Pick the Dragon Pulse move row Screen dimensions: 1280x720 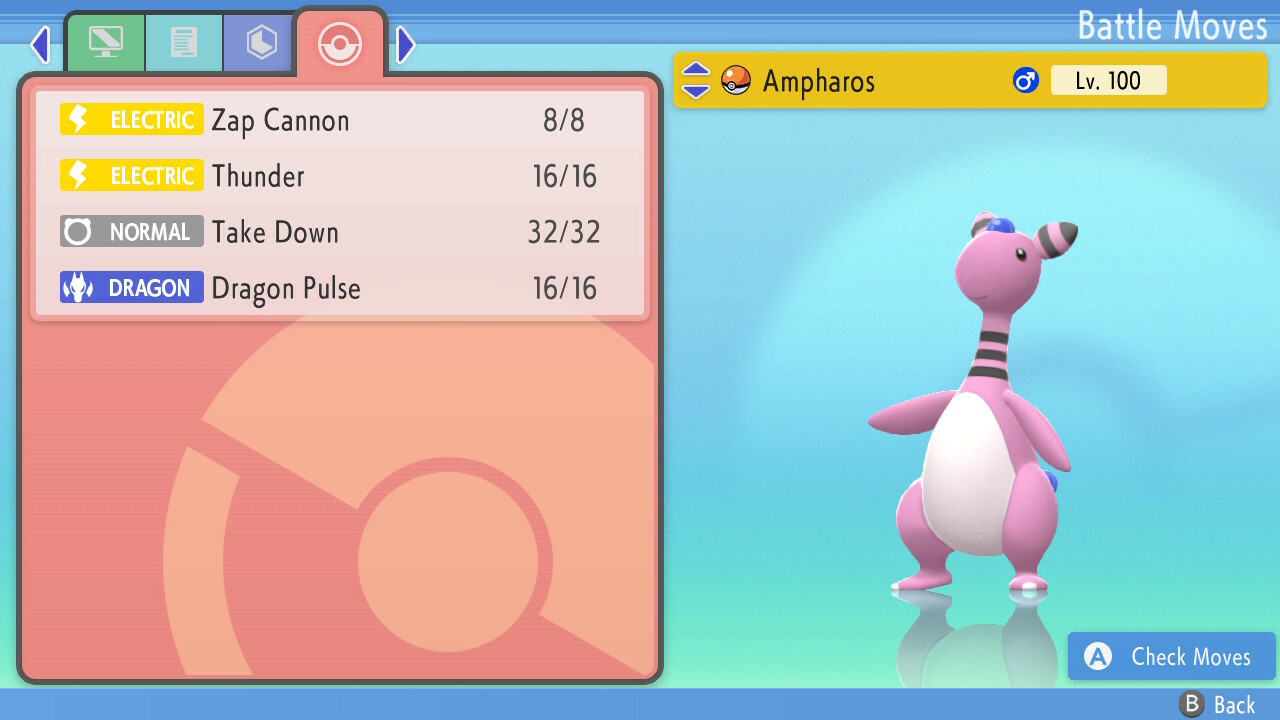click(340, 289)
